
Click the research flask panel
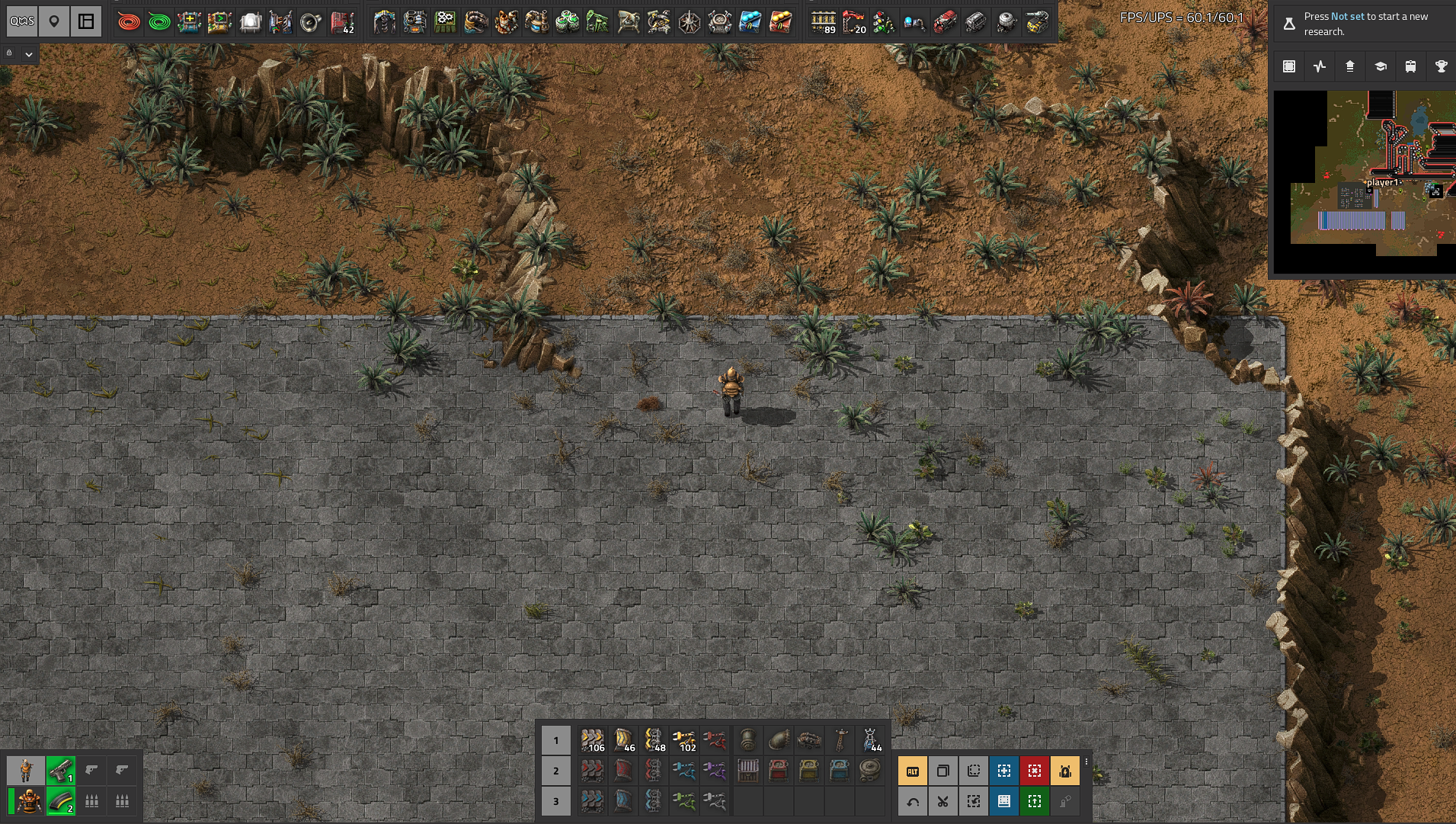click(x=1362, y=24)
